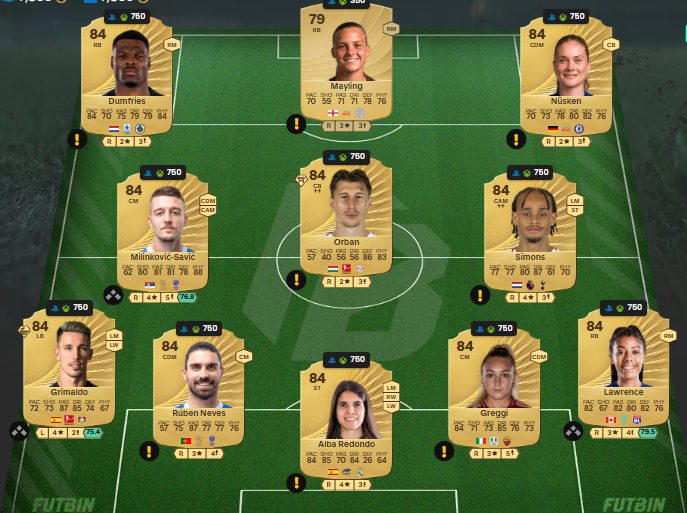Click the warning icon beside Ruben Neves
The height and width of the screenshot is (513, 687).
click(x=149, y=451)
